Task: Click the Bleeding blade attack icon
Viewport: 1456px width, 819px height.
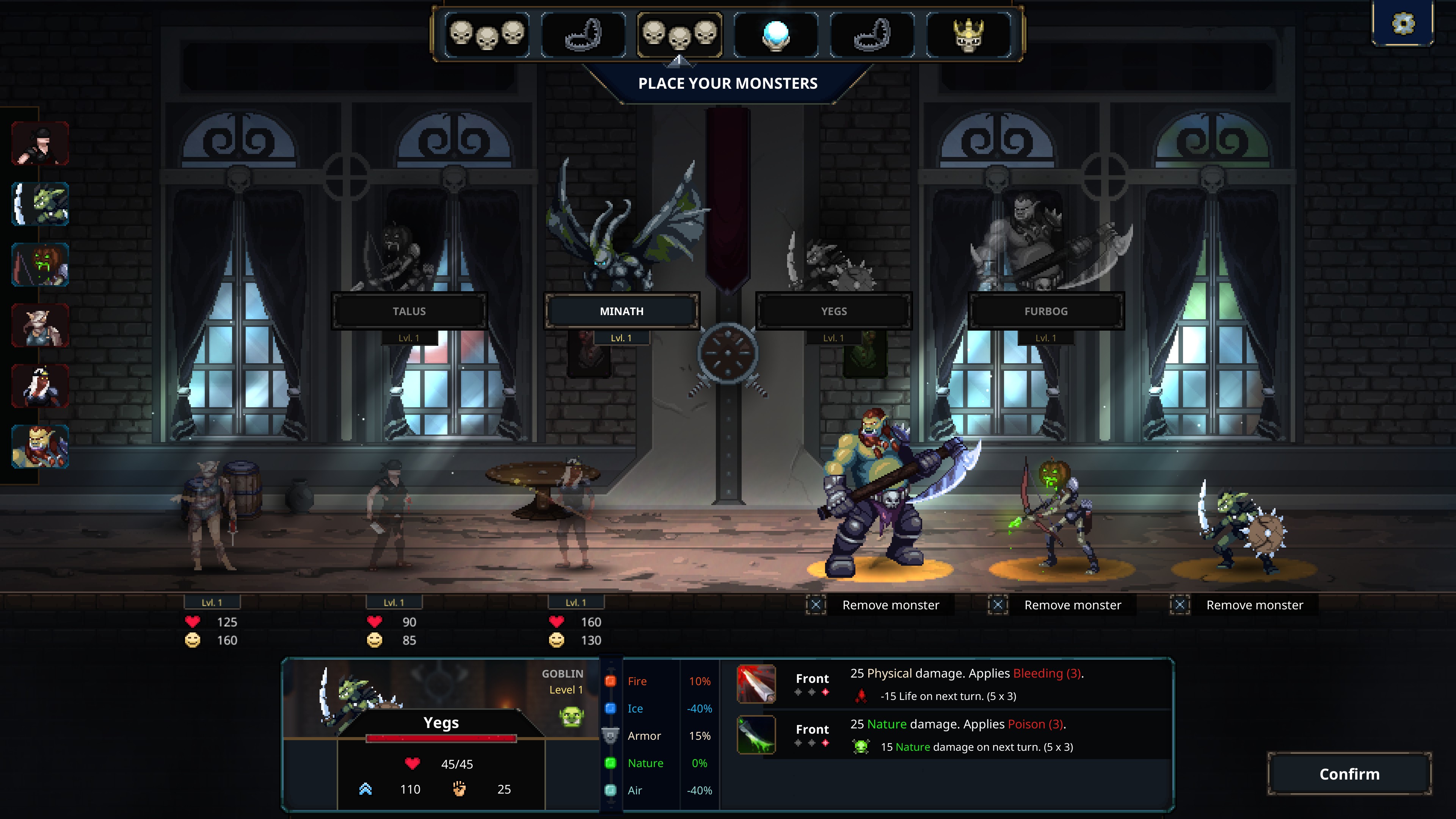Action: (x=756, y=684)
